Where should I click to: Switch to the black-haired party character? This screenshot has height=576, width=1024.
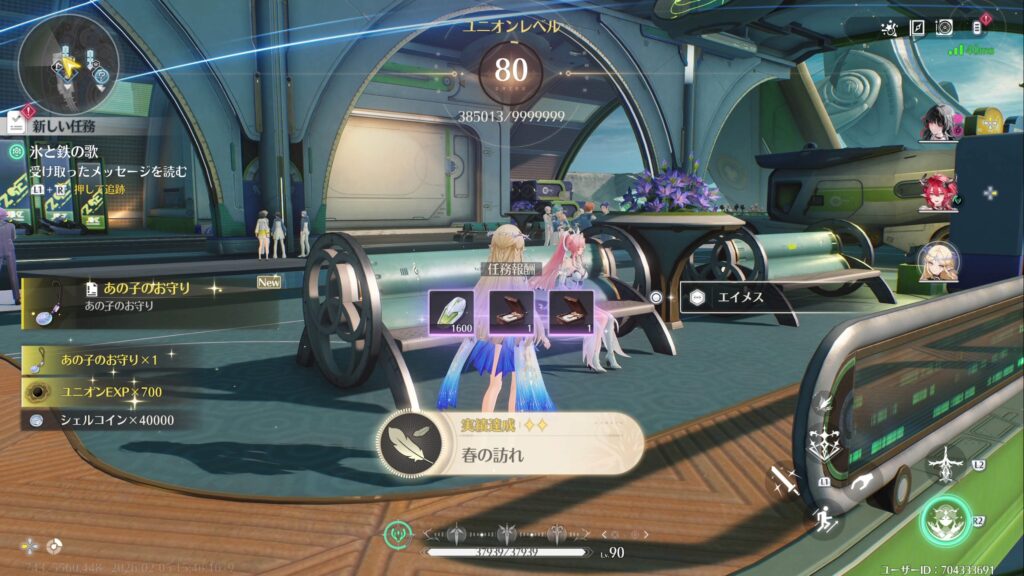pyautogui.click(x=940, y=124)
